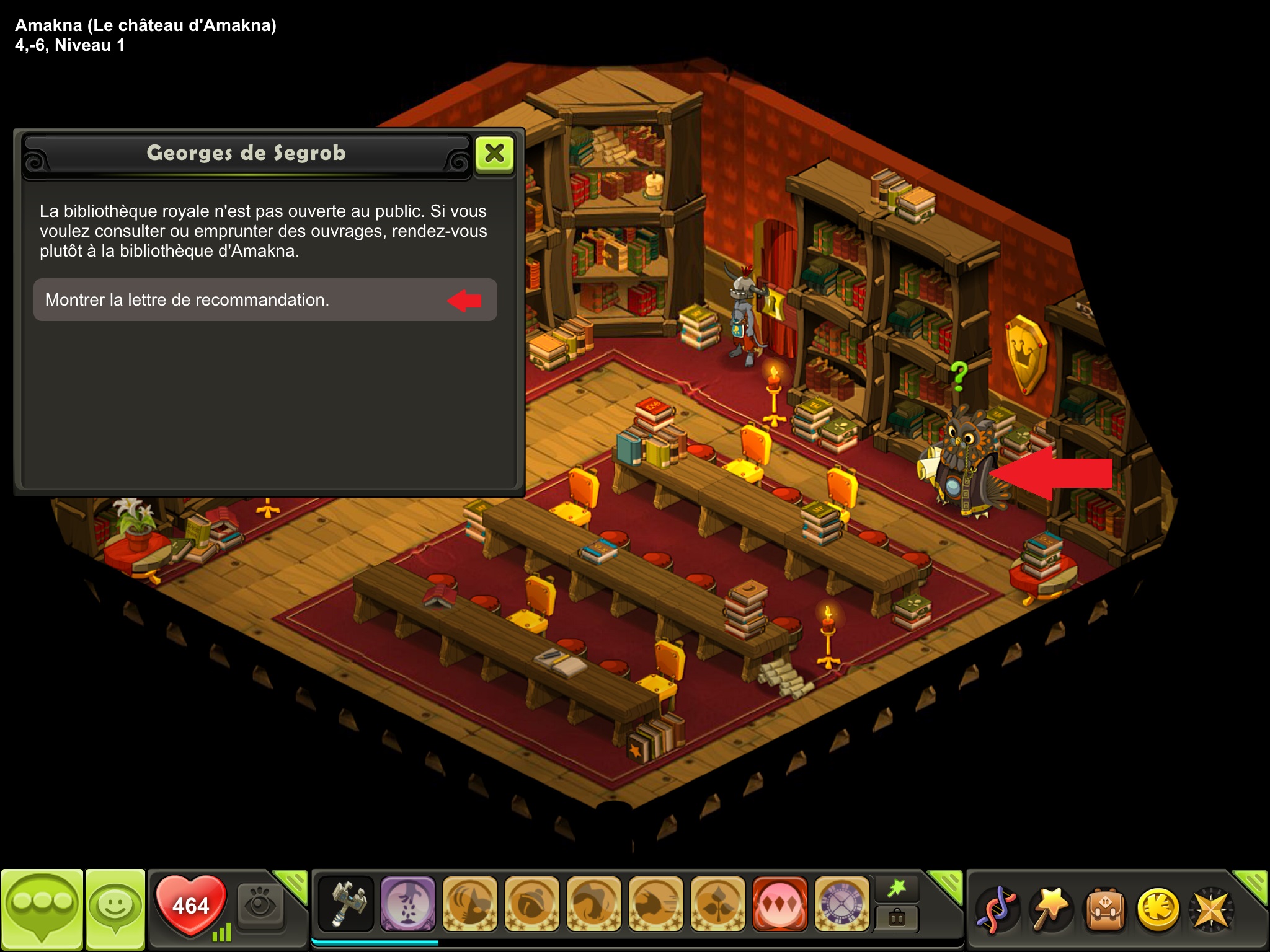Image resolution: width=1270 pixels, height=952 pixels.
Task: Switch to the item bag shortcuts tab
Action: (x=896, y=918)
